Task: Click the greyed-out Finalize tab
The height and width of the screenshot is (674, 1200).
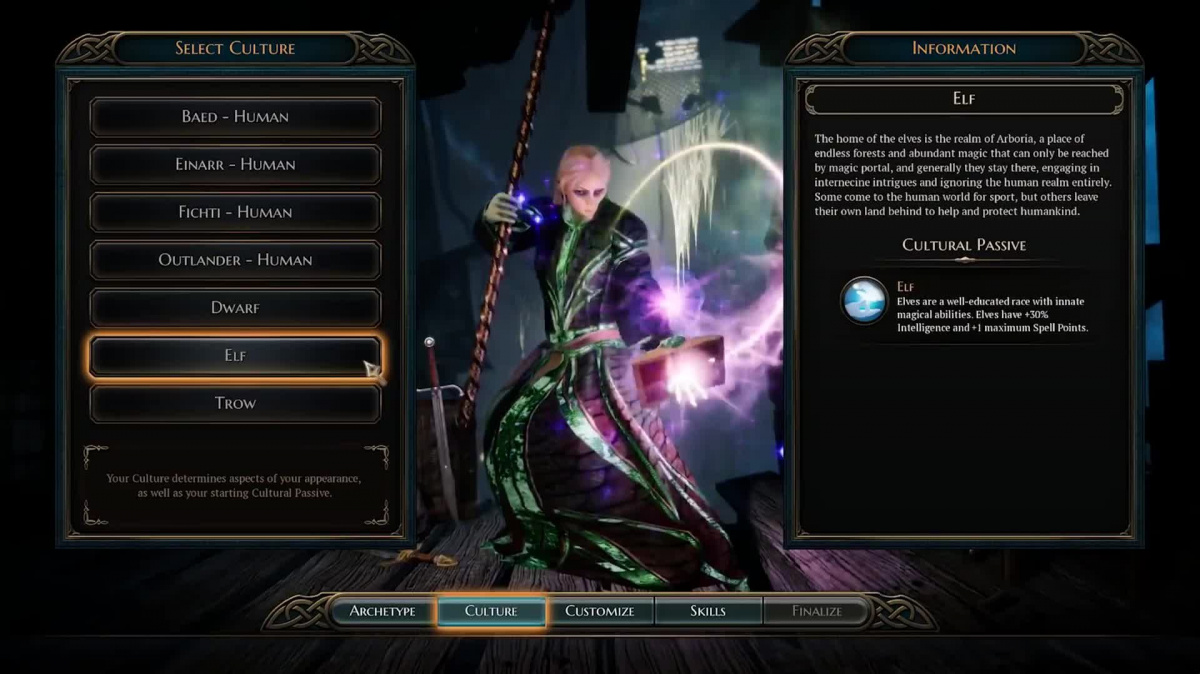Action: click(x=817, y=611)
